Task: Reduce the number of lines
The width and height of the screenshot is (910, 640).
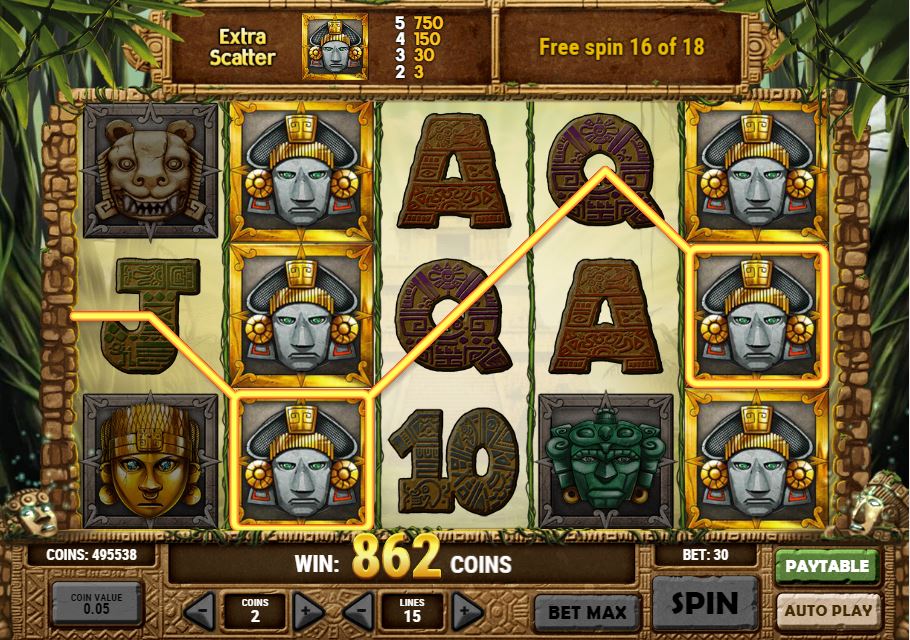Action: pos(360,609)
